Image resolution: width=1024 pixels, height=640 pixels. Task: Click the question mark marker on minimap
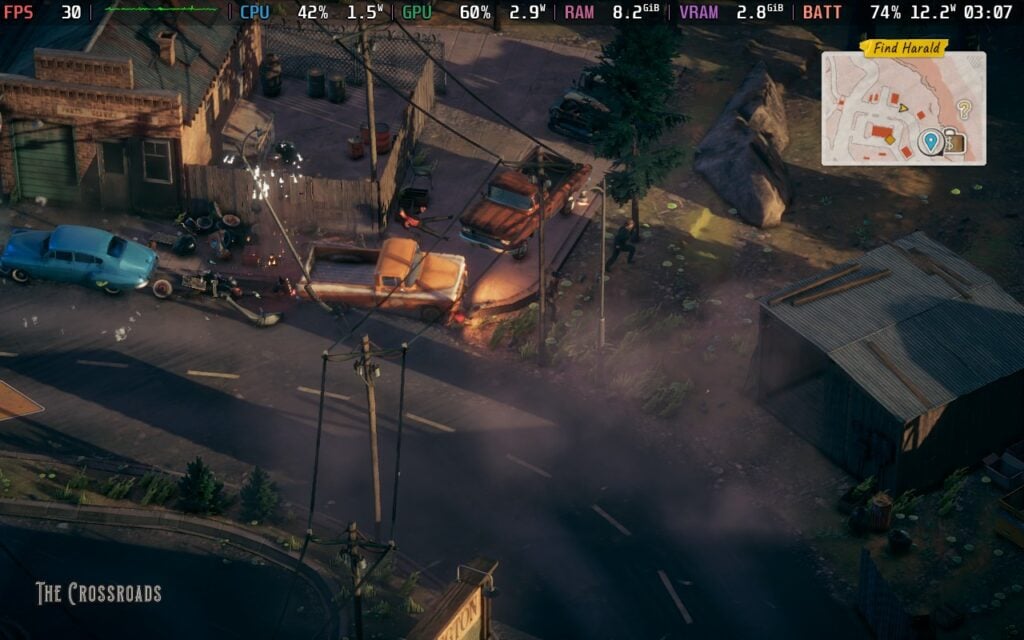[964, 109]
